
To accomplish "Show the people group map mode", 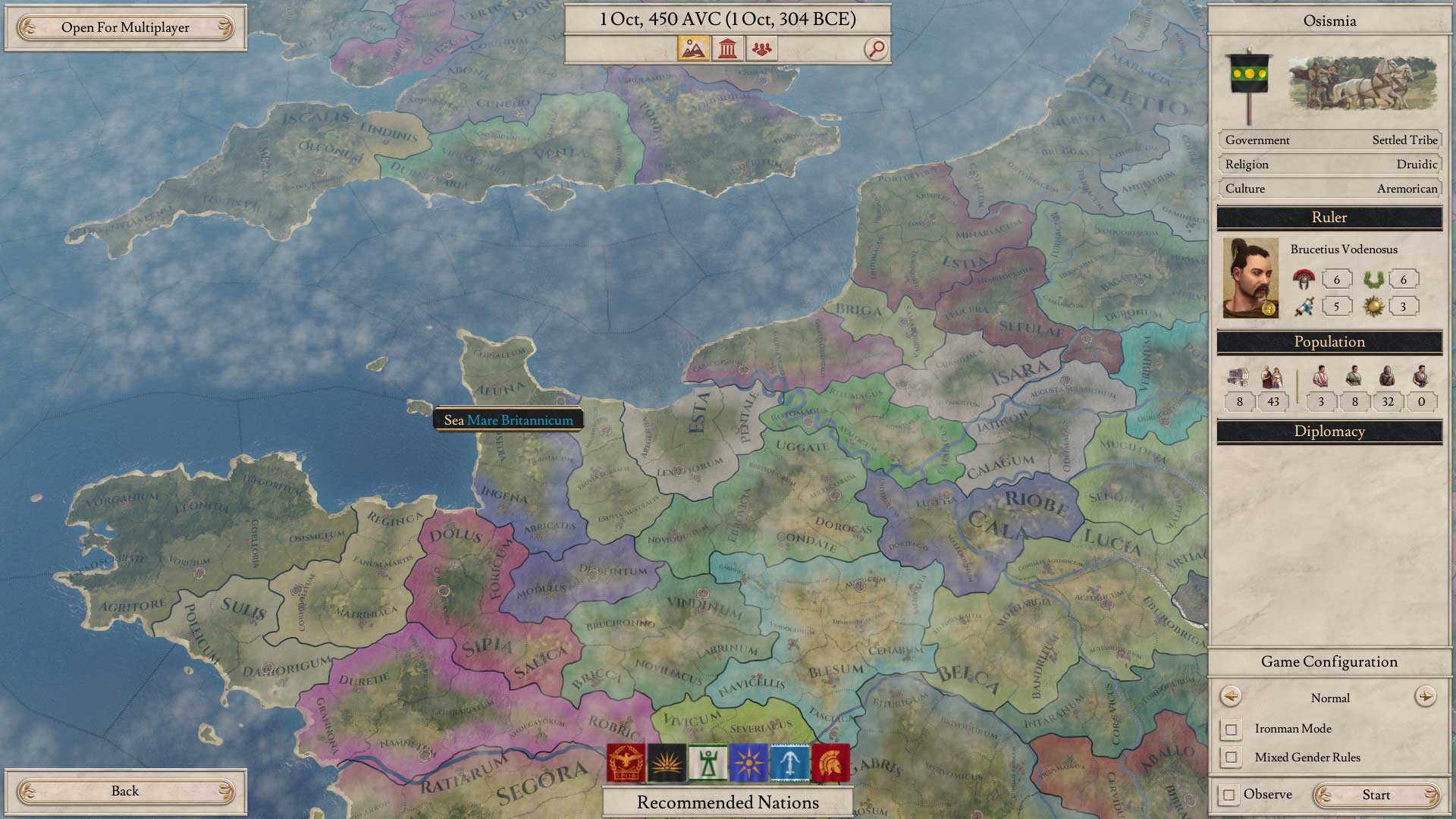I will click(761, 49).
